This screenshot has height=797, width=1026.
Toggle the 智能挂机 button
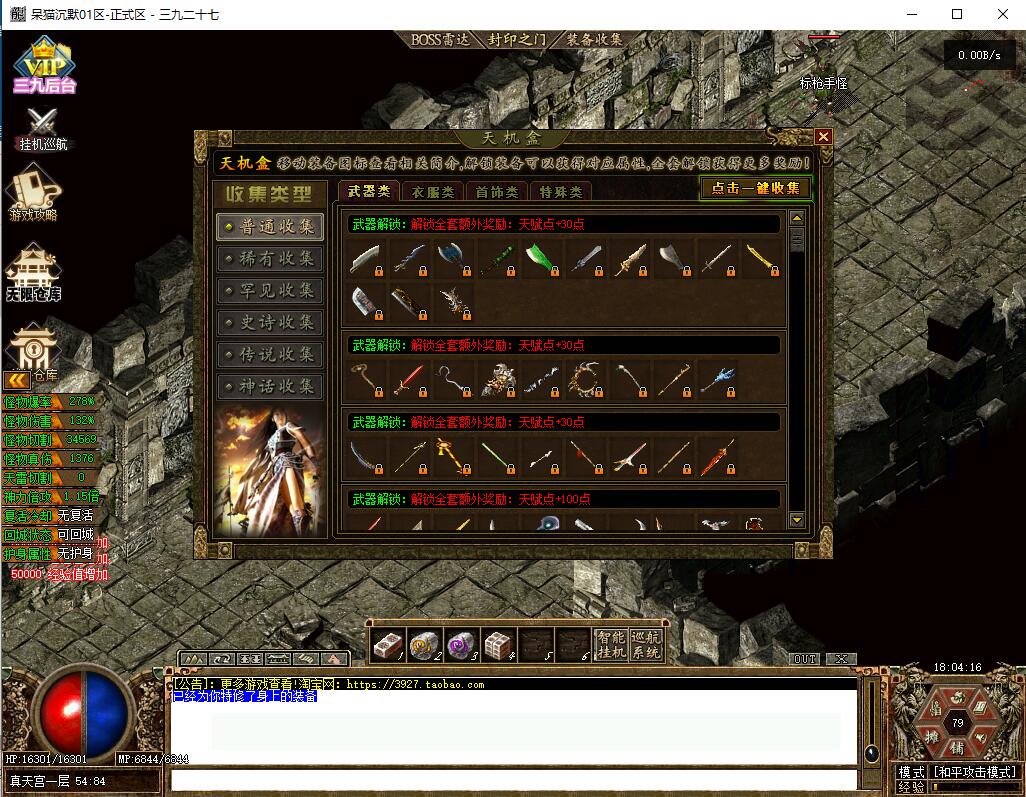[610, 645]
